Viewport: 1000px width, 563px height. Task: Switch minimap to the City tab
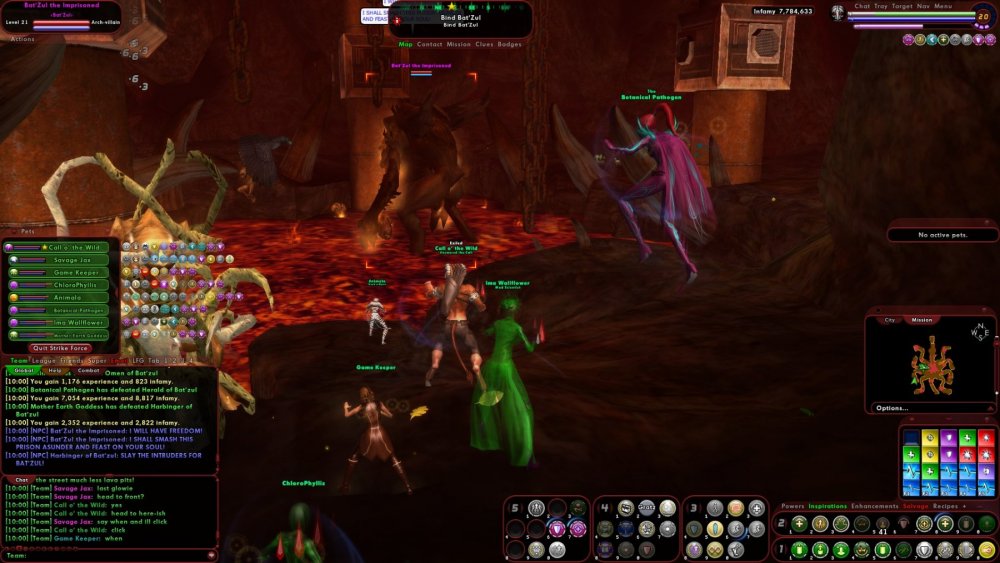(889, 320)
